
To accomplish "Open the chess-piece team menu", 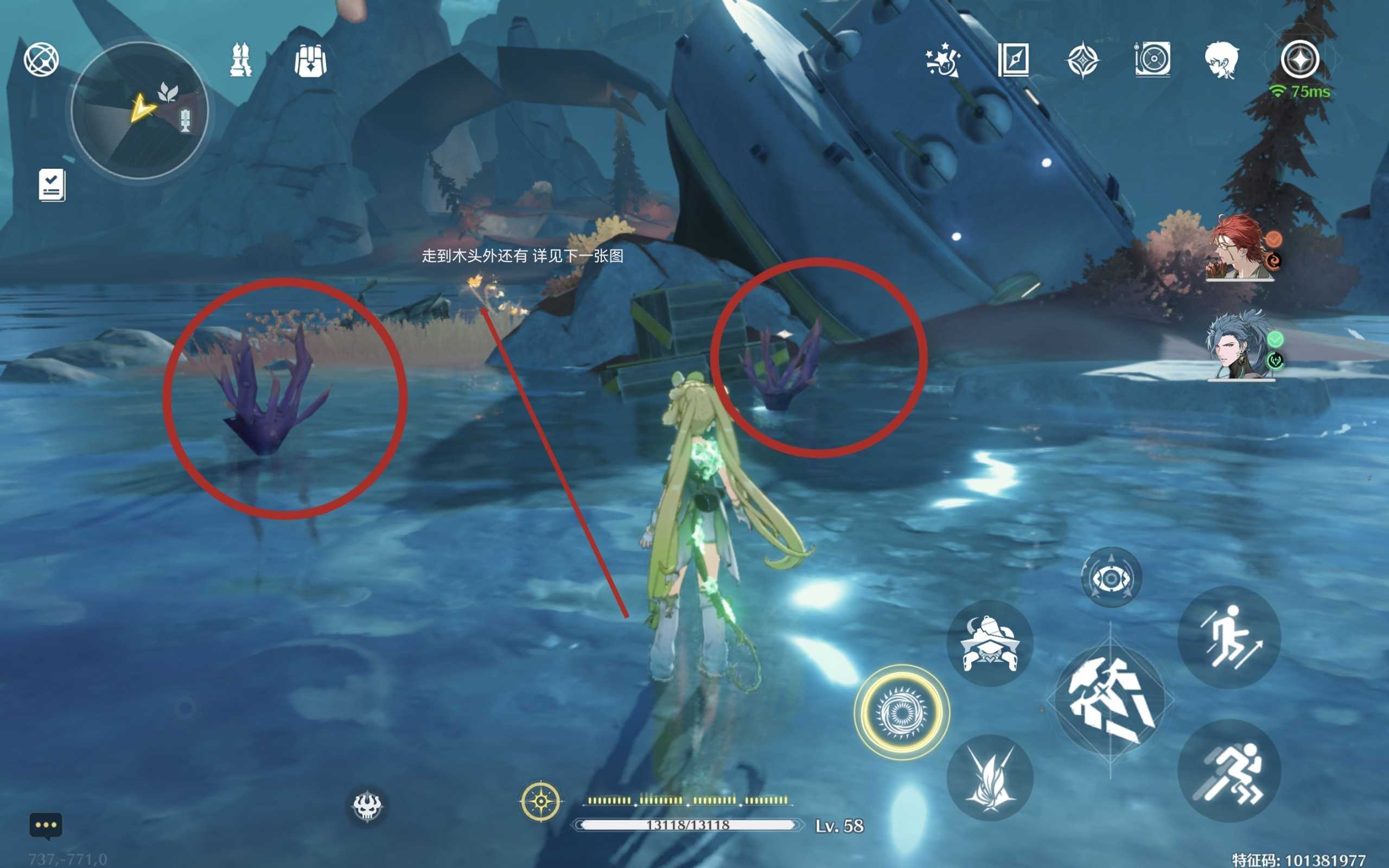I will [x=240, y=60].
